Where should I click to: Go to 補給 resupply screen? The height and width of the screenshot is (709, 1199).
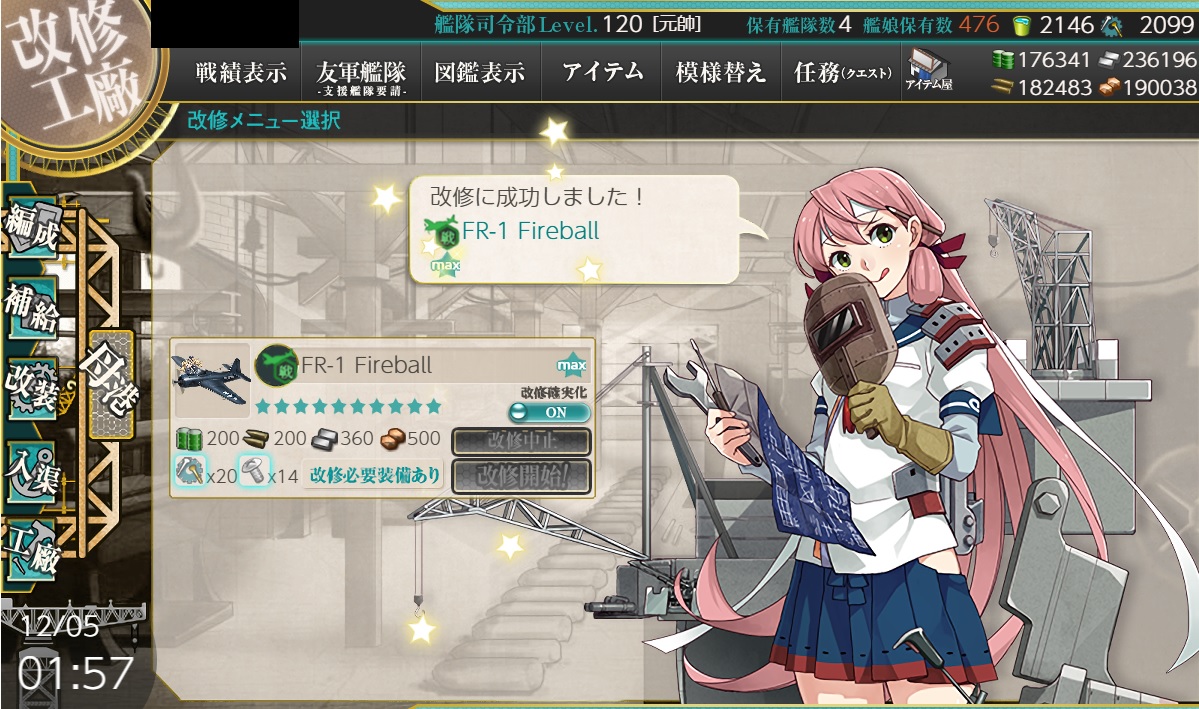[x=32, y=312]
